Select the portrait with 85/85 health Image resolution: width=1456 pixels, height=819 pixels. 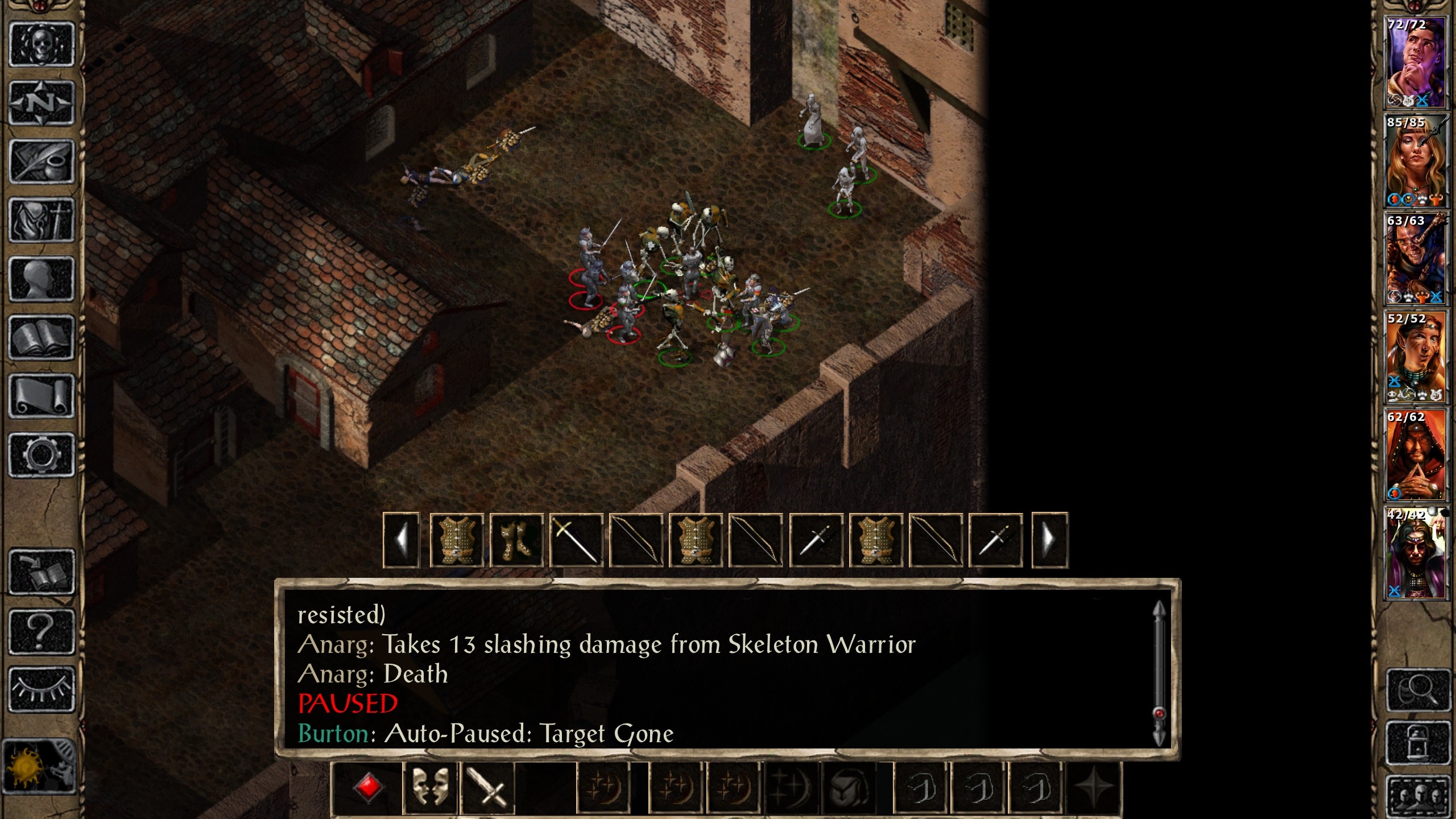point(1415,161)
